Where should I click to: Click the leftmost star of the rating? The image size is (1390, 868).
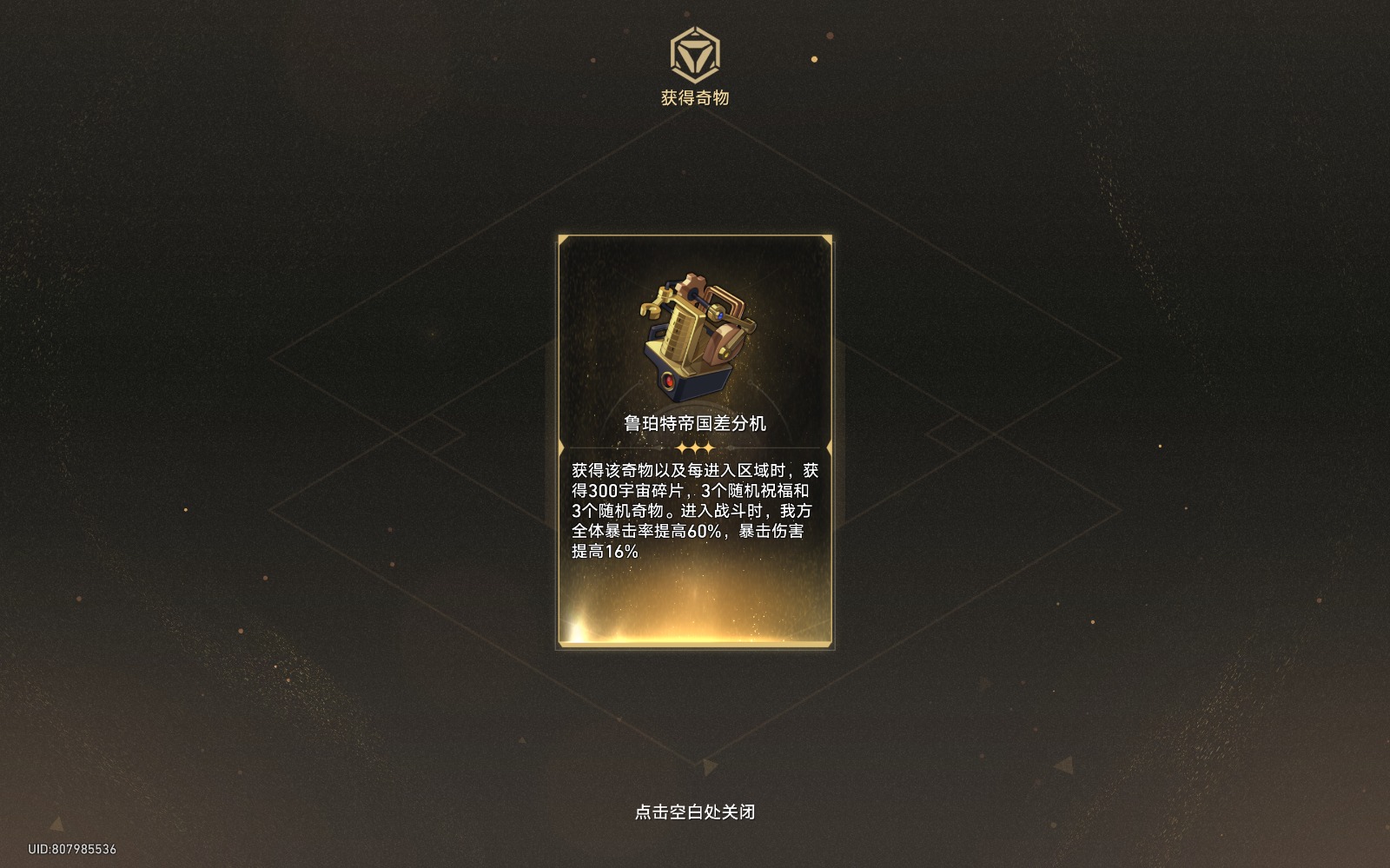pos(682,447)
